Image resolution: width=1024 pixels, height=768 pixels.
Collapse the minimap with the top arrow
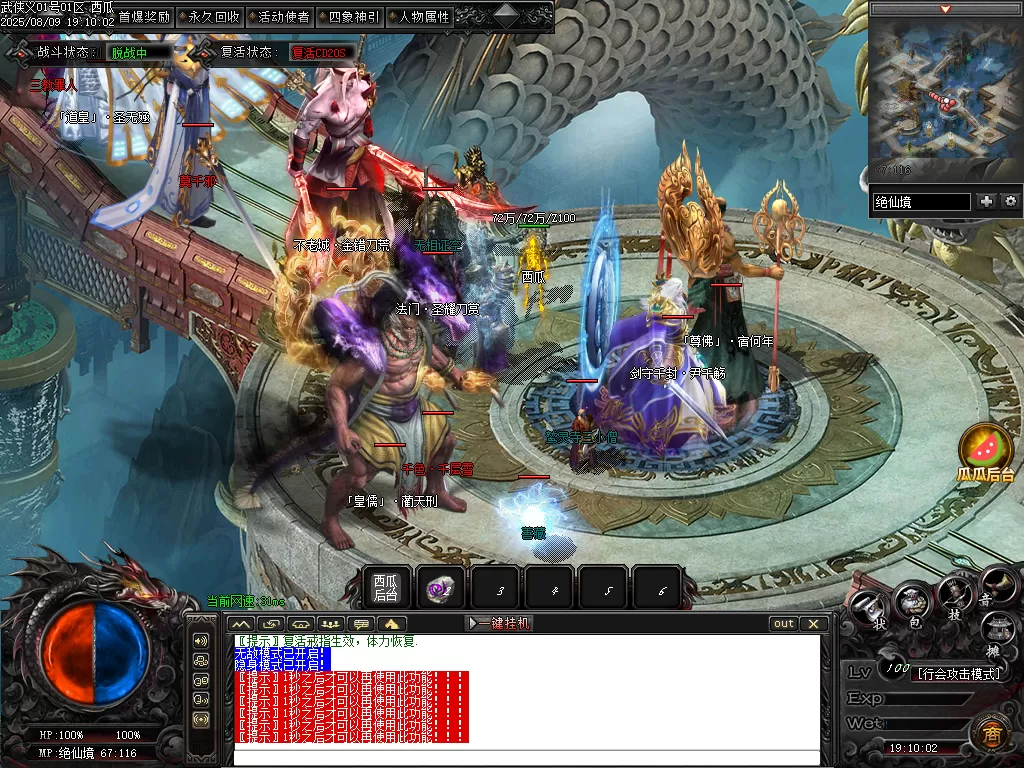[x=946, y=9]
